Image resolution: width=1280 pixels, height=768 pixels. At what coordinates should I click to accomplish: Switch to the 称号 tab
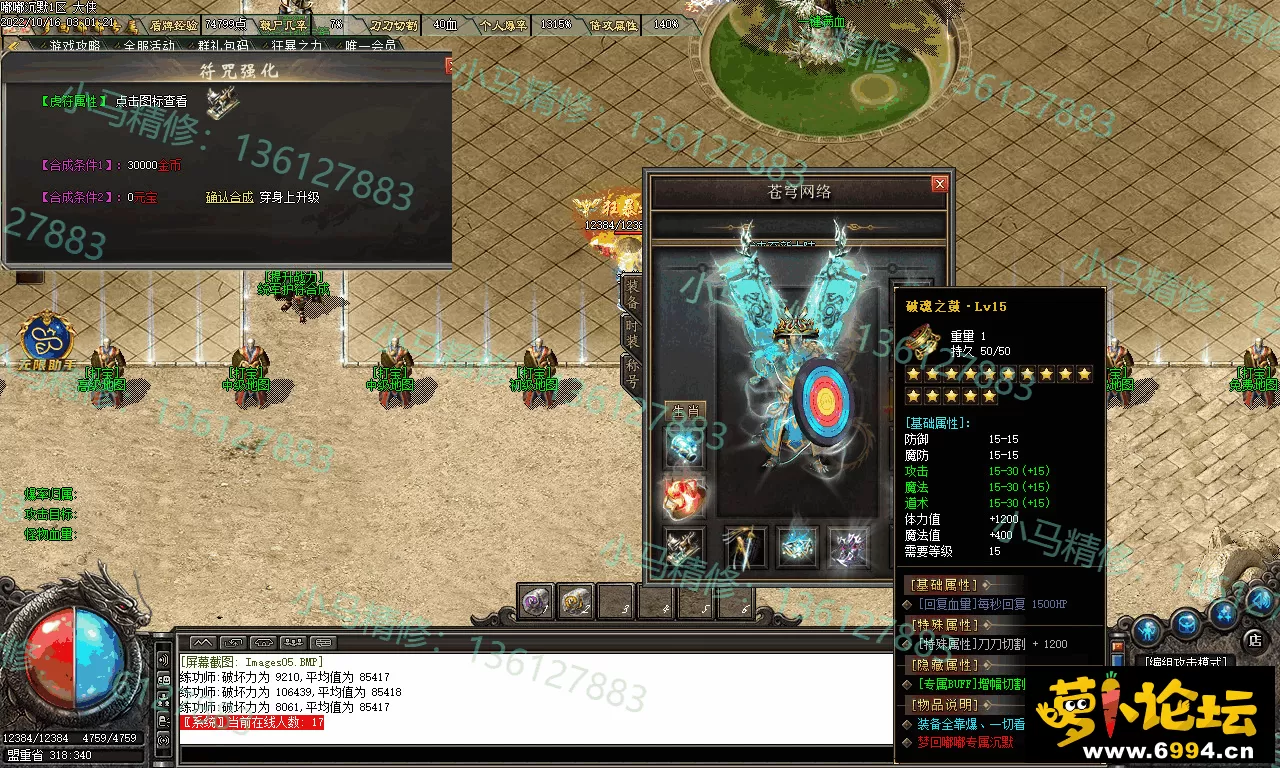pos(632,372)
